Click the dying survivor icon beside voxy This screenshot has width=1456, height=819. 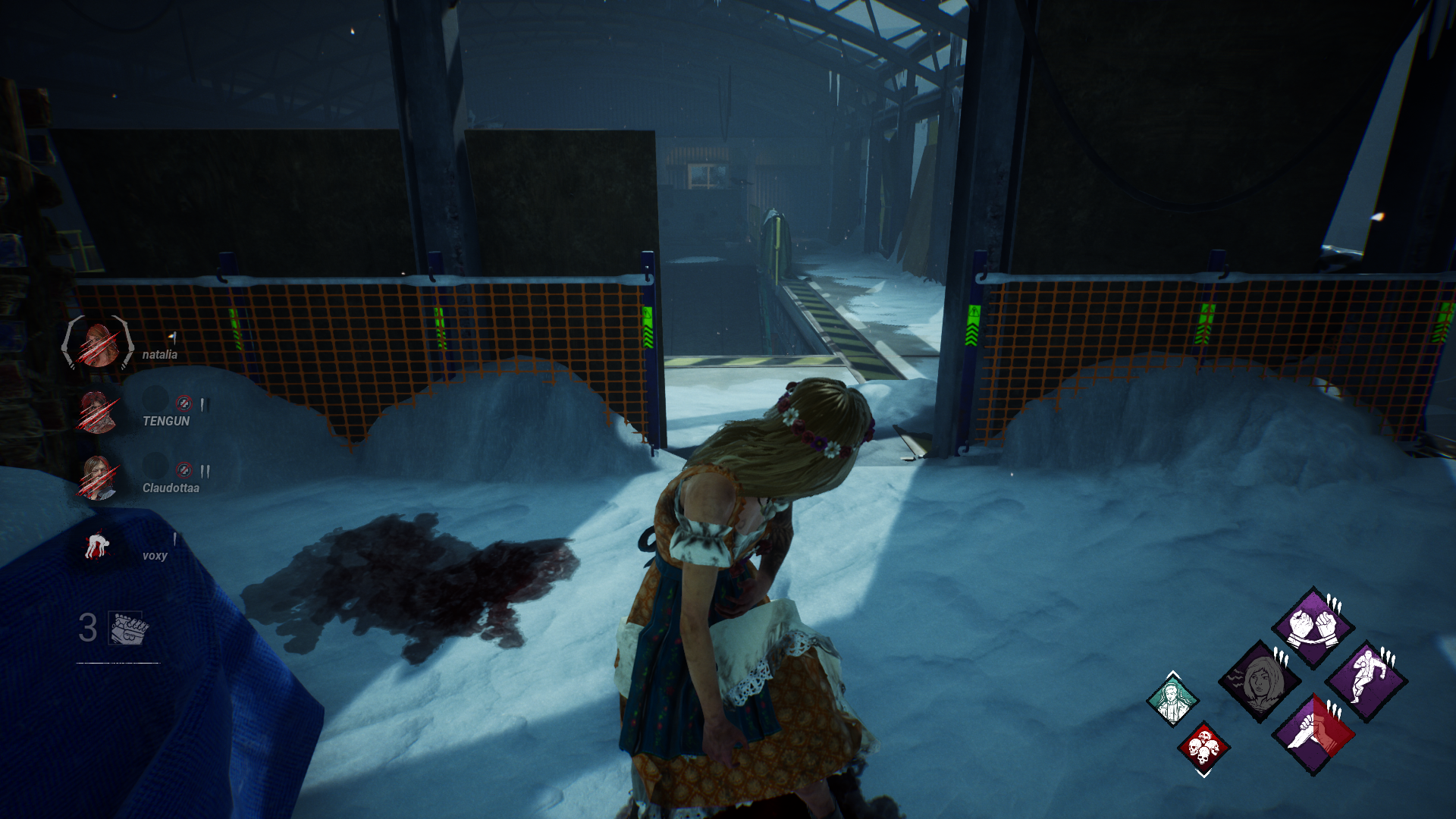(99, 544)
